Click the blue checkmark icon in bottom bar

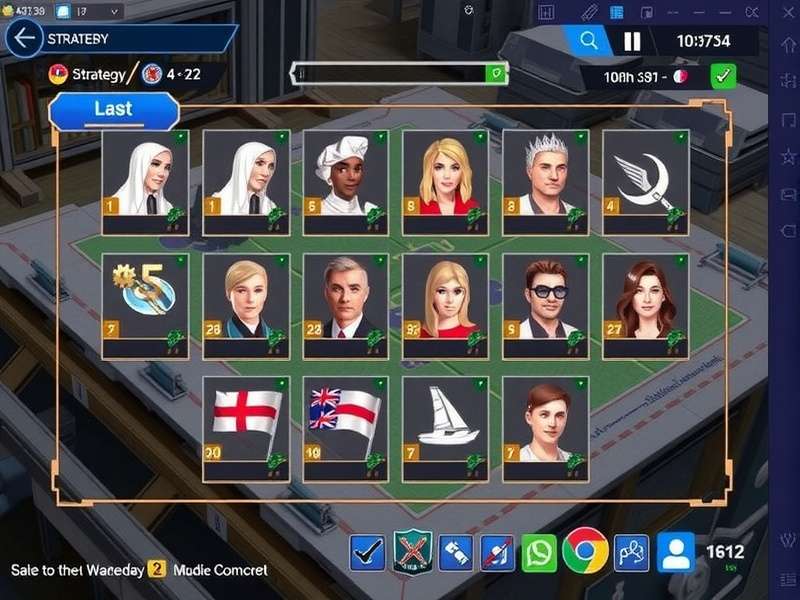[367, 553]
